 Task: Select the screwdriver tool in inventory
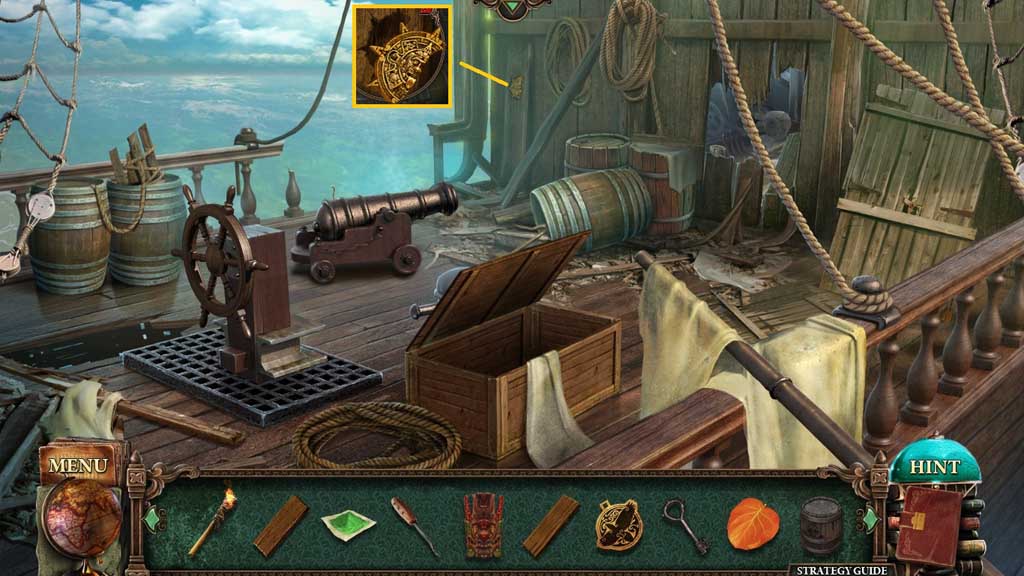click(x=414, y=524)
